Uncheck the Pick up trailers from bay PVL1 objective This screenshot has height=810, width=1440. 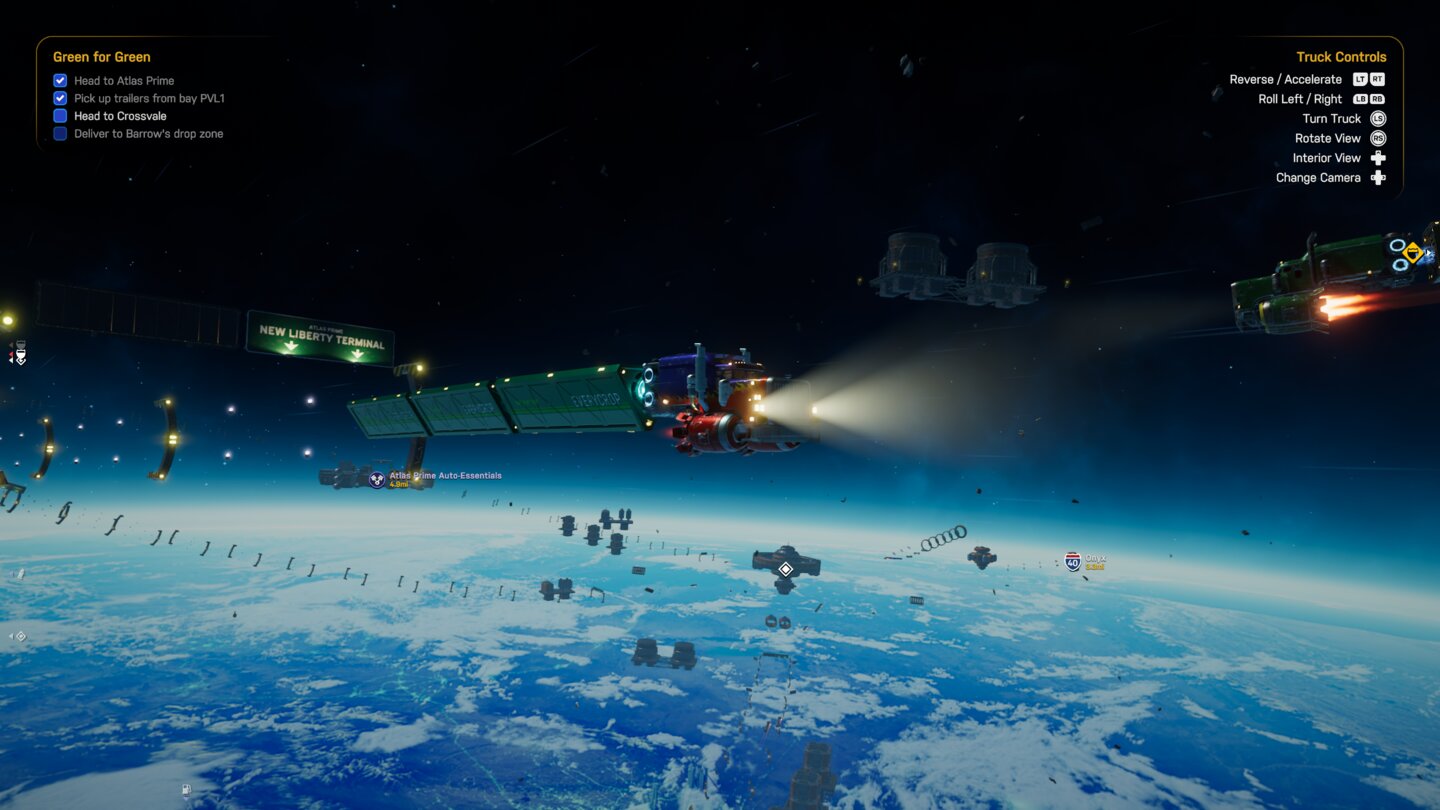click(60, 97)
